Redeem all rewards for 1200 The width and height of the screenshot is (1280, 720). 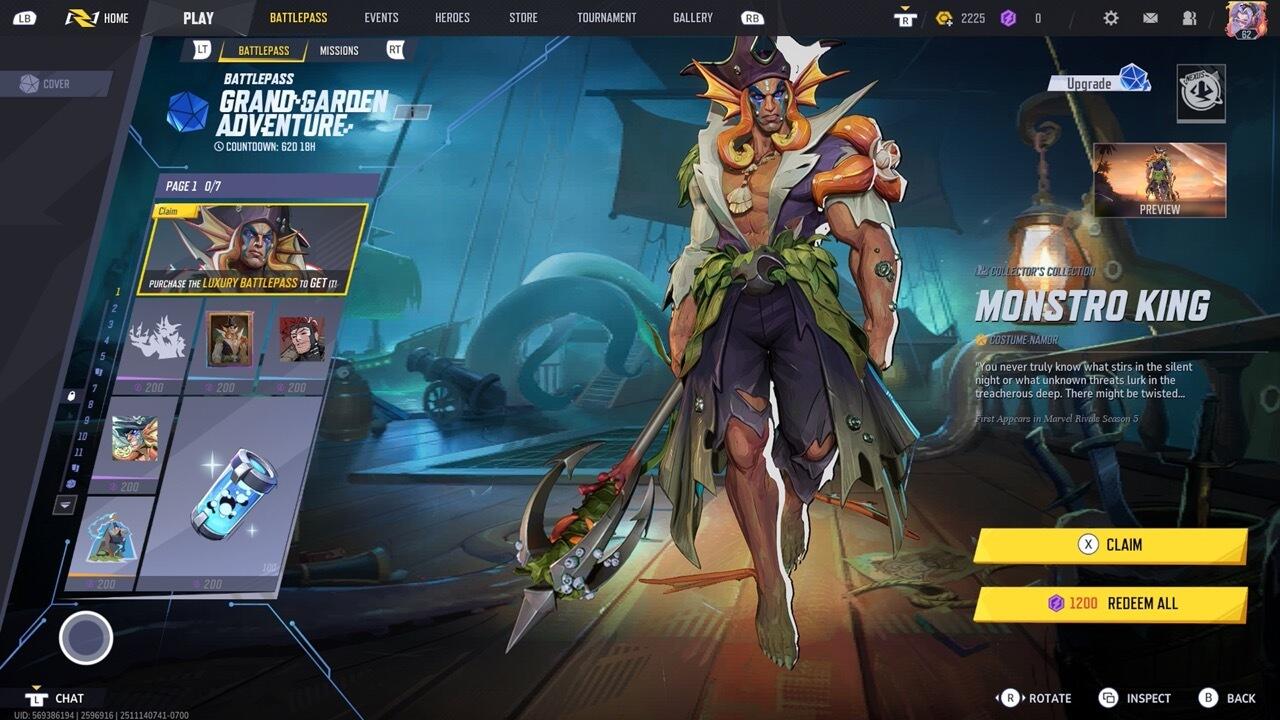click(x=1110, y=604)
